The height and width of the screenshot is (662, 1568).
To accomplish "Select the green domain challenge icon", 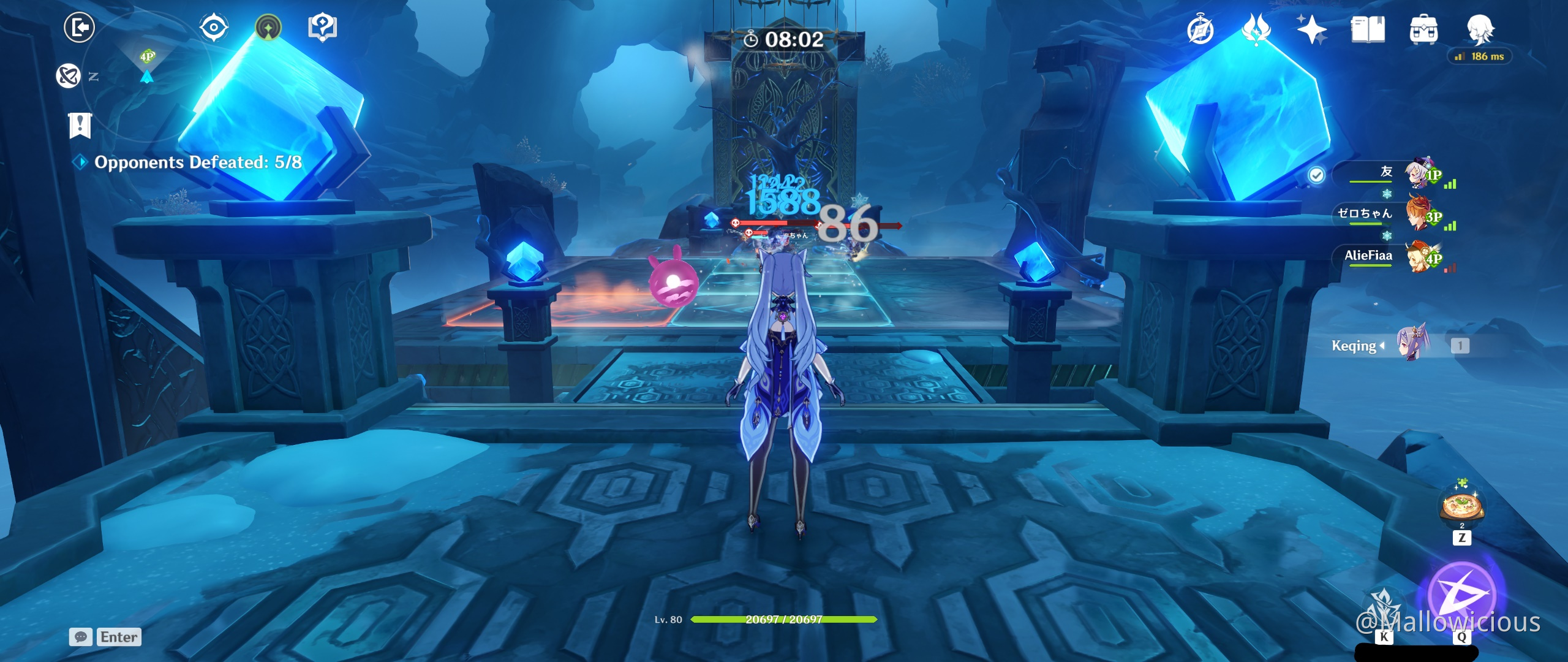I will click(268, 27).
